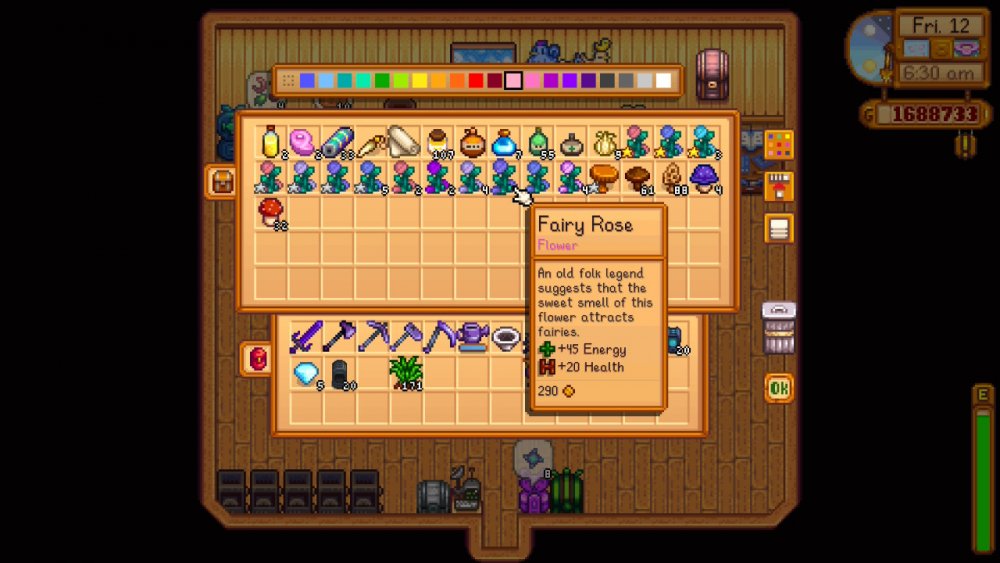Click the fill existing stacks button
This screenshot has height=563, width=1000.
779,186
